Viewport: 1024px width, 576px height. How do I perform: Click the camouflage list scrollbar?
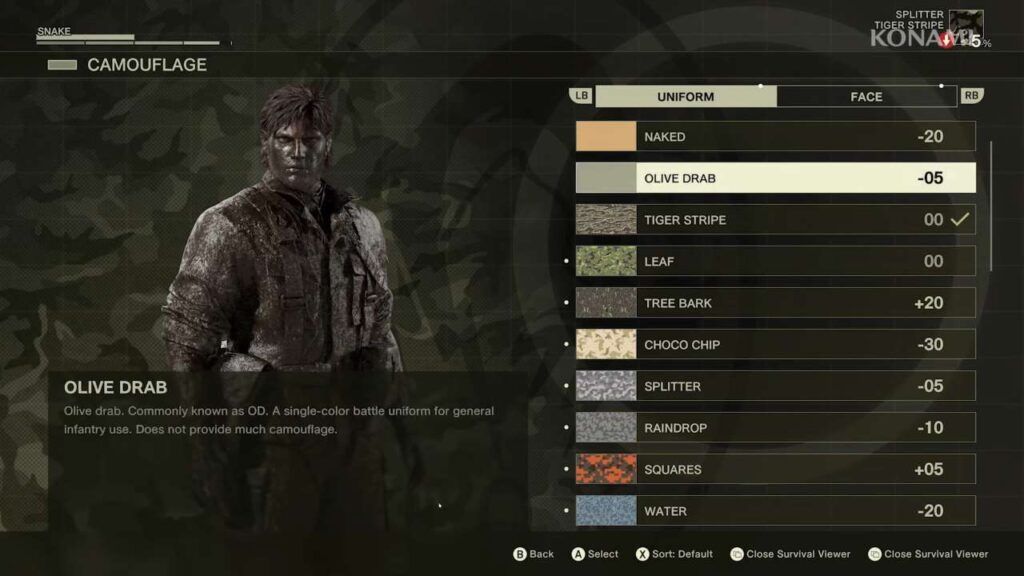click(x=991, y=205)
